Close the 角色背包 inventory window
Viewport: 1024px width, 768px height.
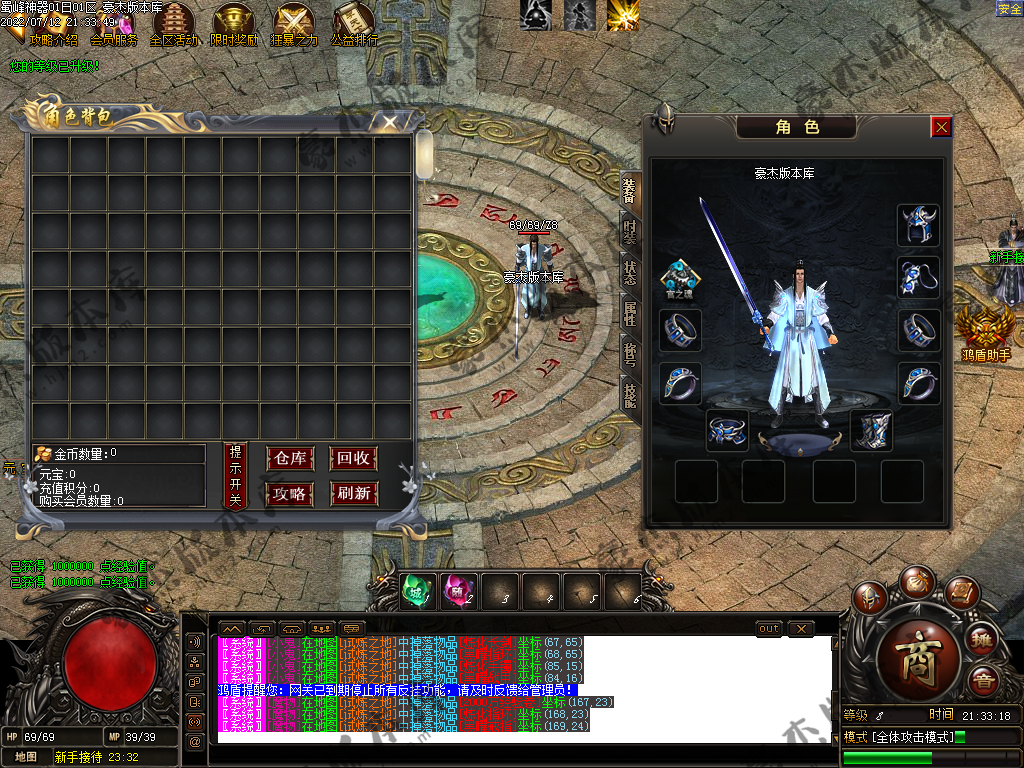point(390,122)
